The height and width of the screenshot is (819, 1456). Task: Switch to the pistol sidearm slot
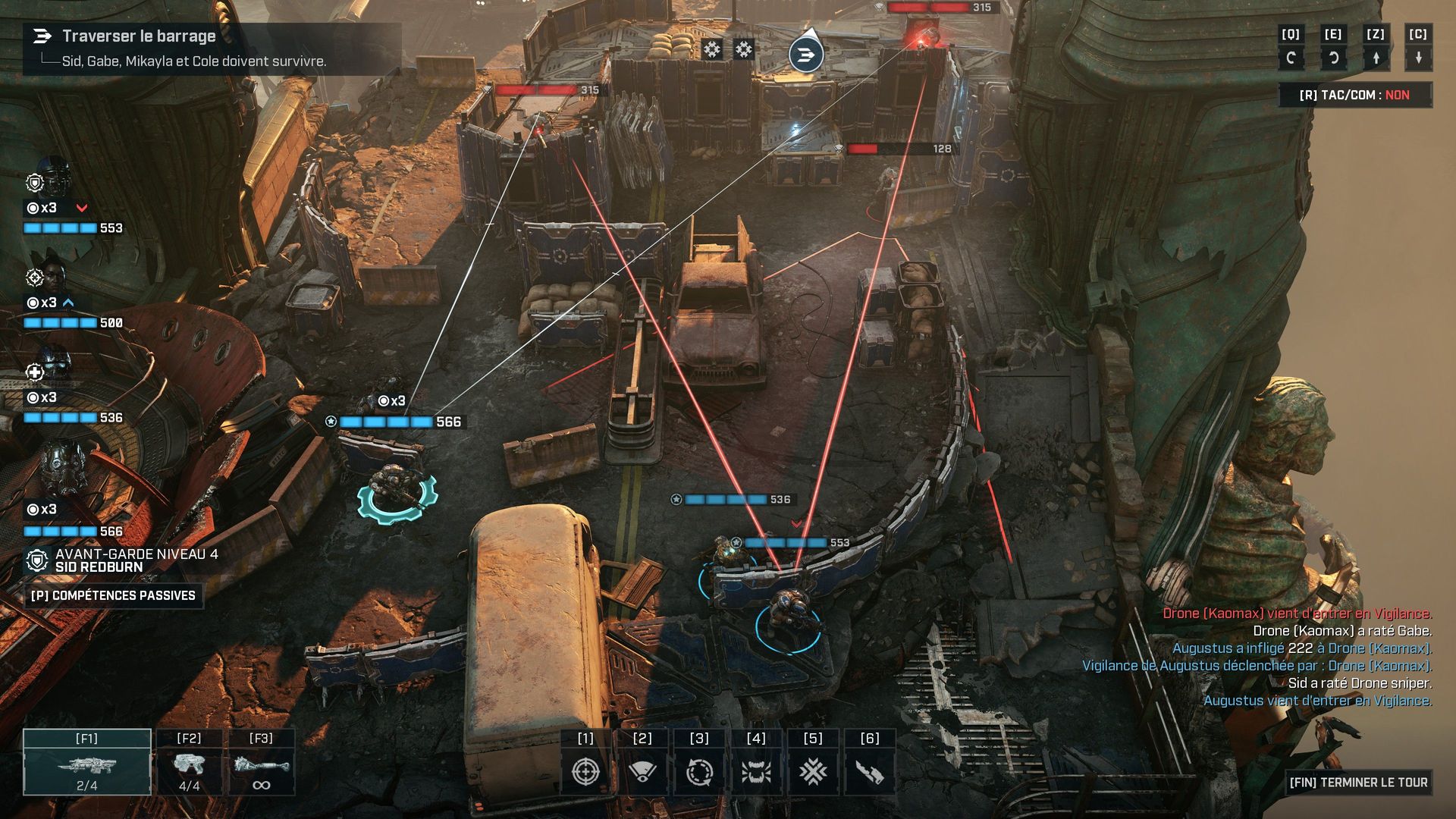click(x=189, y=763)
